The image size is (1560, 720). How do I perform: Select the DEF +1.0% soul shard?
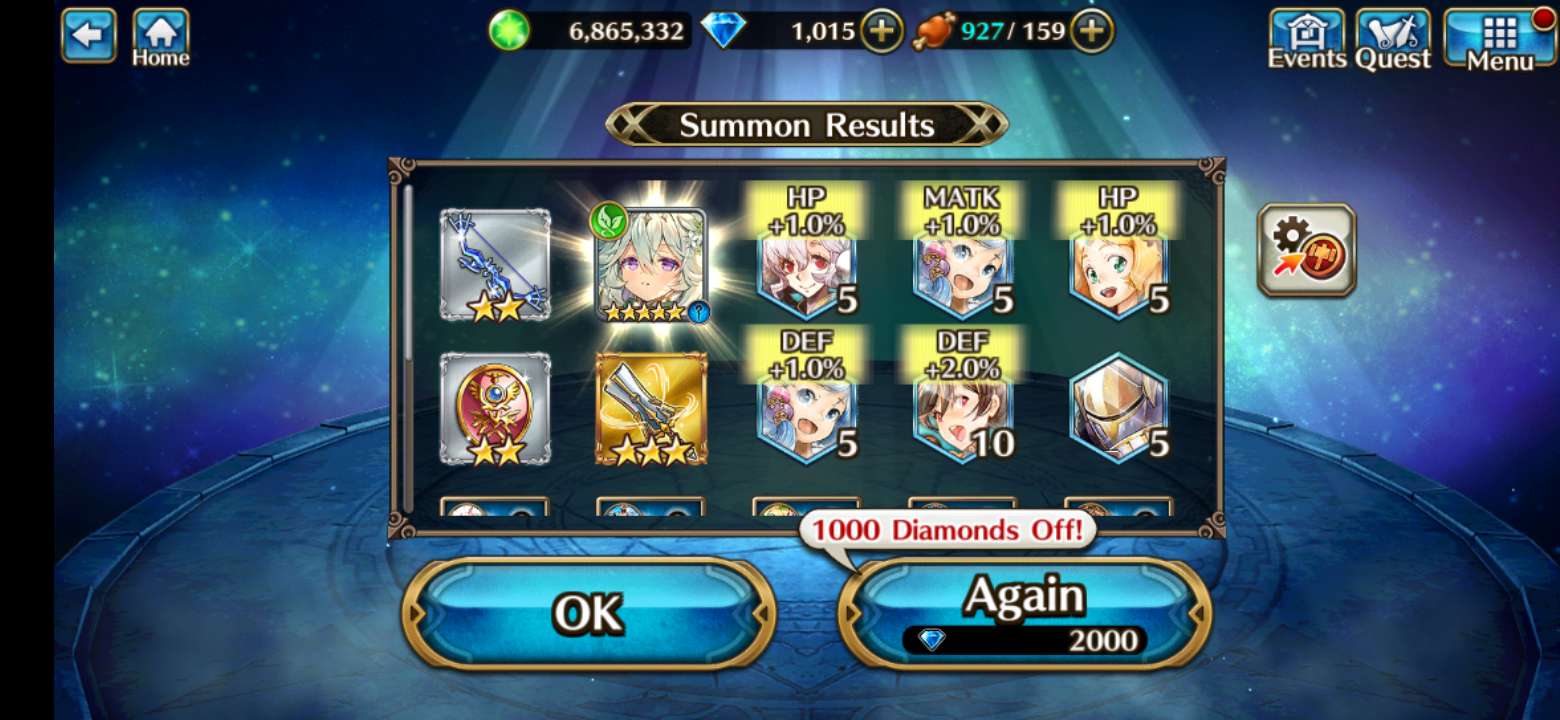[x=807, y=408]
